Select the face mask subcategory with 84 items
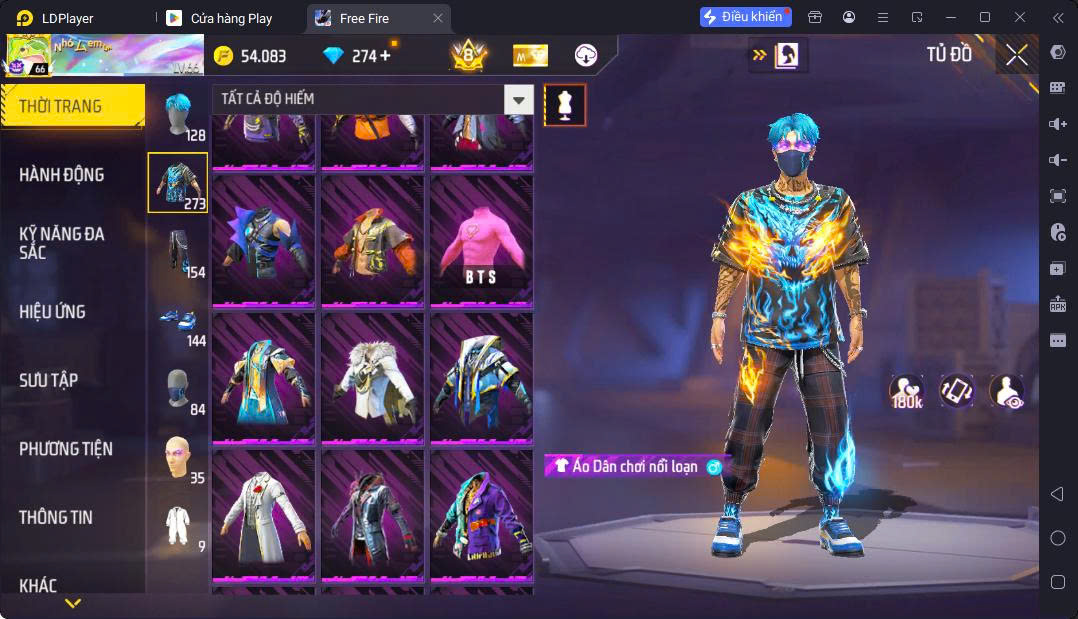Screen dimensions: 1078x619 [178, 389]
